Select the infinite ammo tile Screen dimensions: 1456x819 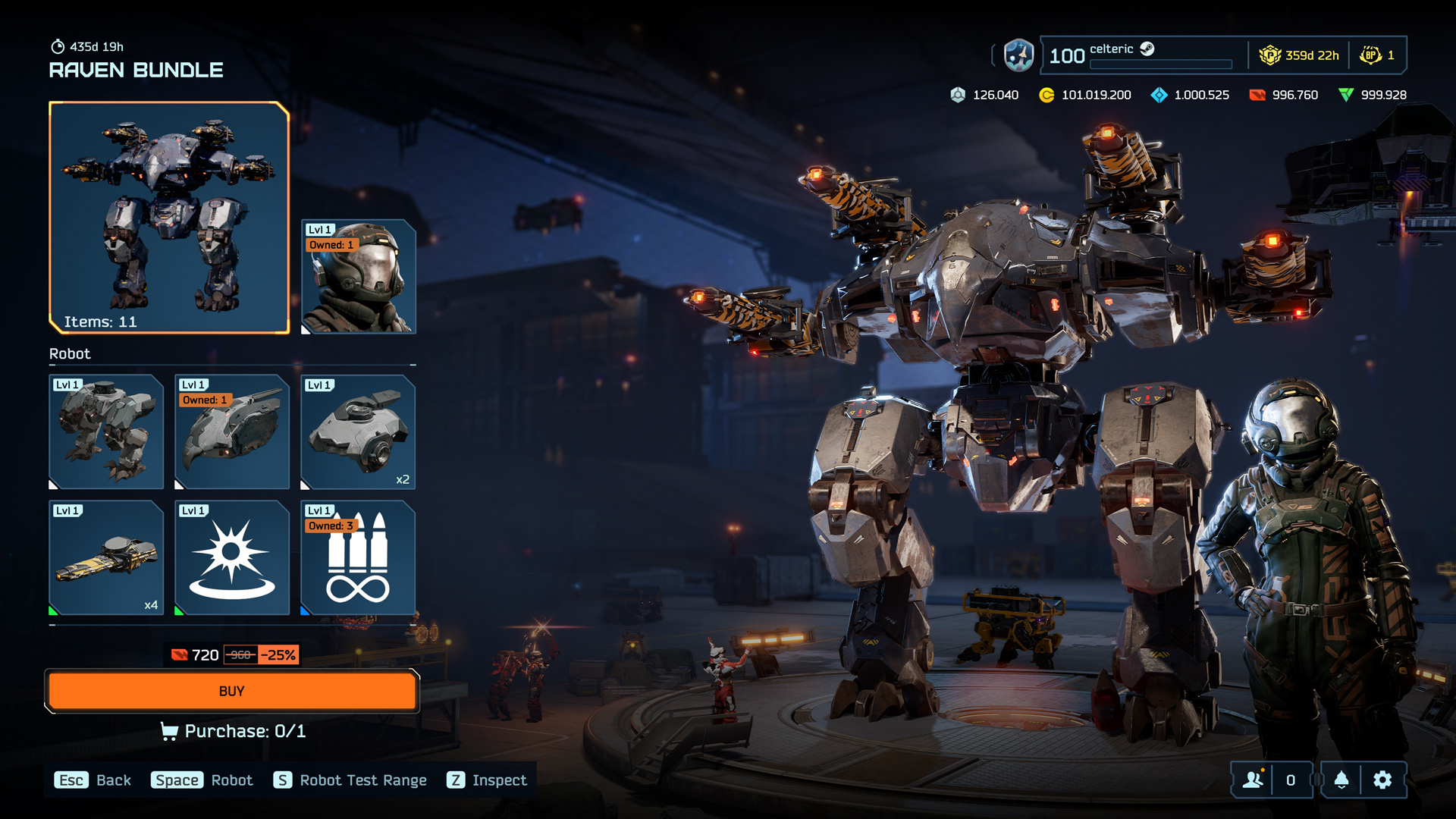[x=359, y=558]
